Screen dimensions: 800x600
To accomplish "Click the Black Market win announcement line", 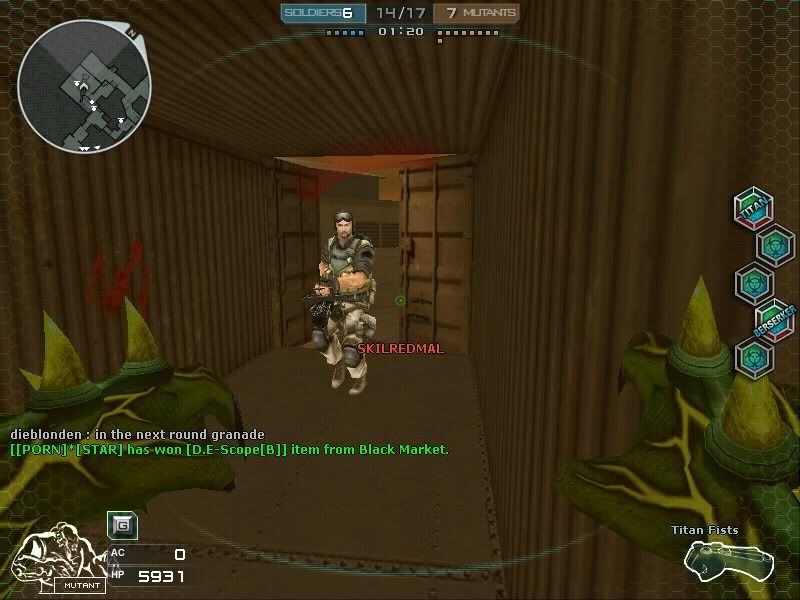I will tap(229, 450).
